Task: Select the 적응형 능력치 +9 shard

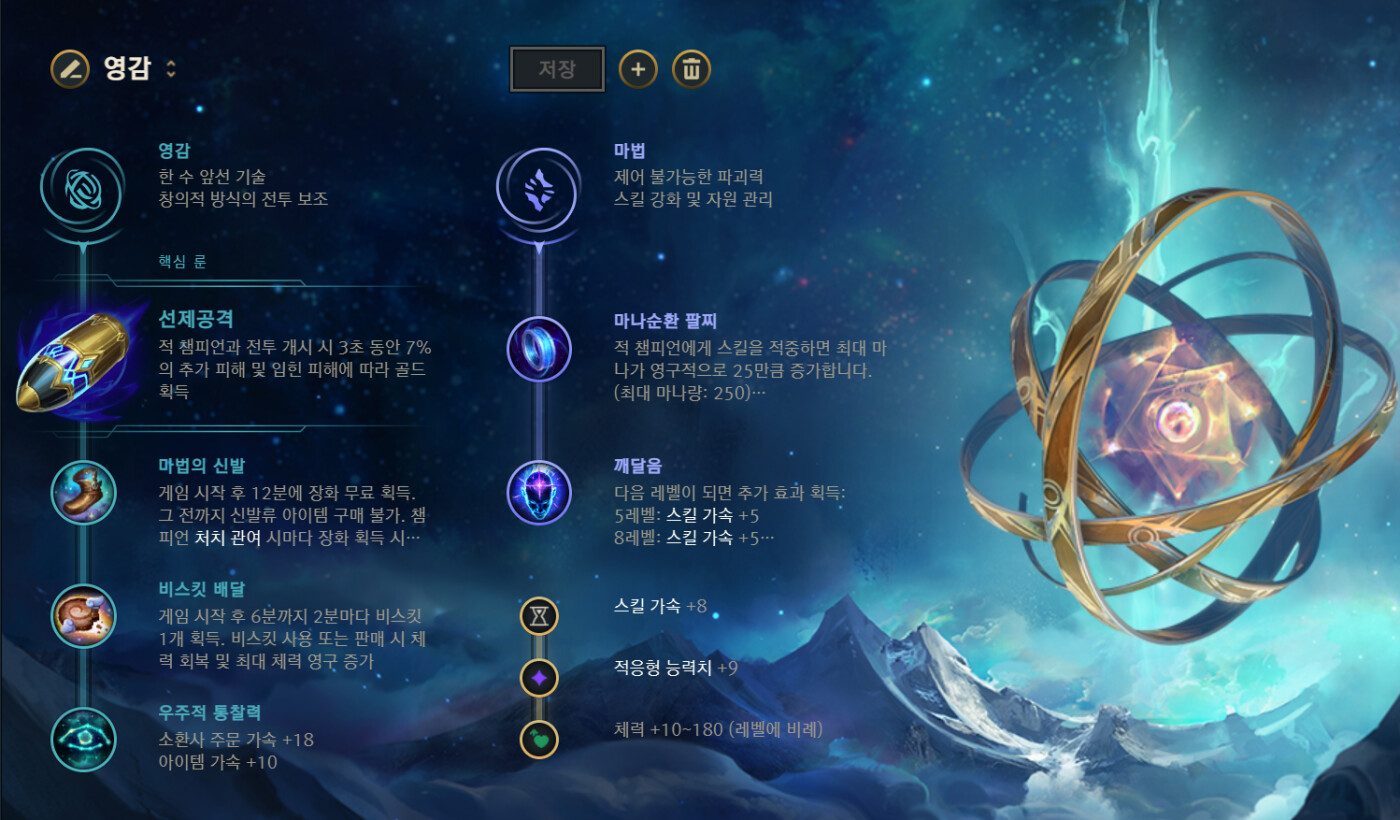Action: click(539, 678)
